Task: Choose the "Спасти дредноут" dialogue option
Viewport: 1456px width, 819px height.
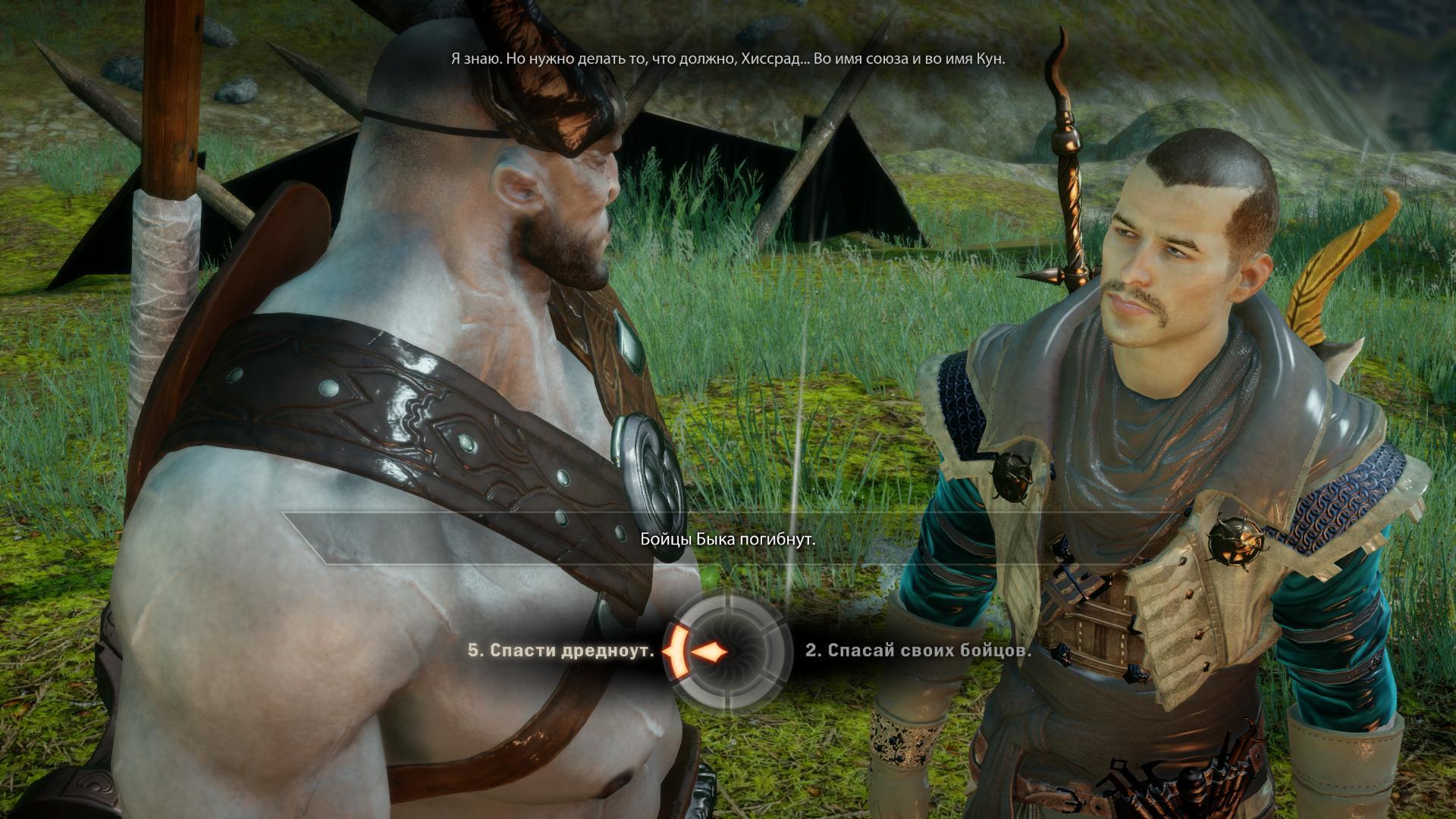Action: point(561,651)
